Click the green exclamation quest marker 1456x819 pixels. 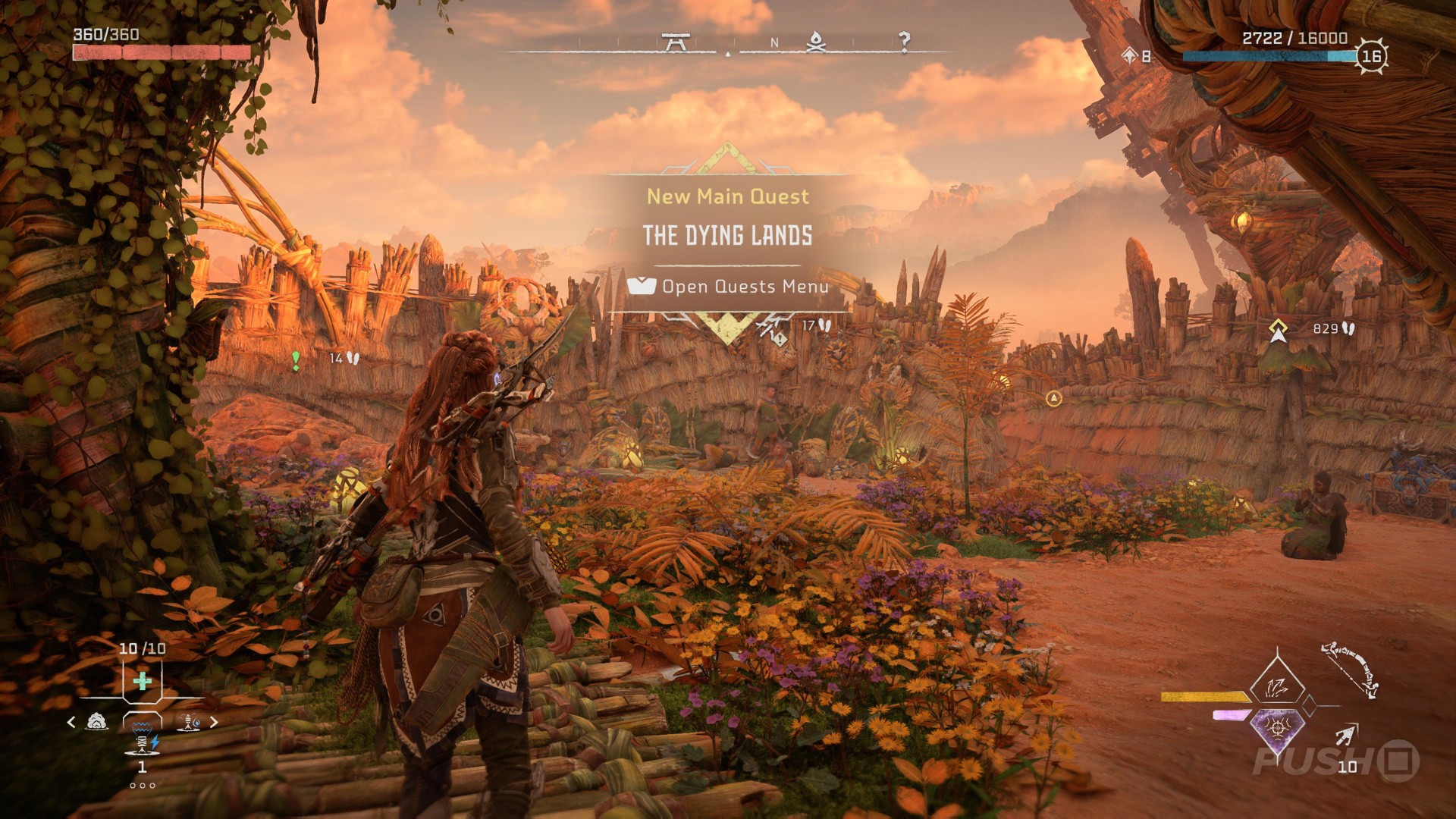click(296, 360)
